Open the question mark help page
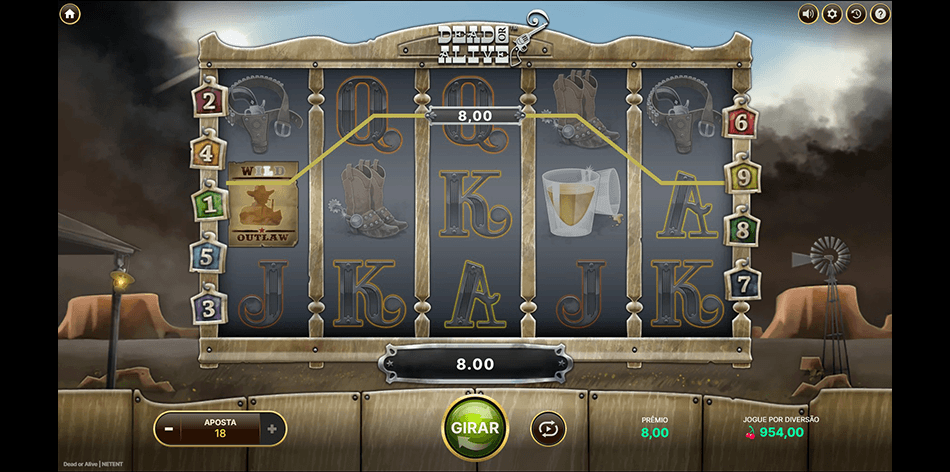This screenshot has height=472, width=950. coord(880,14)
